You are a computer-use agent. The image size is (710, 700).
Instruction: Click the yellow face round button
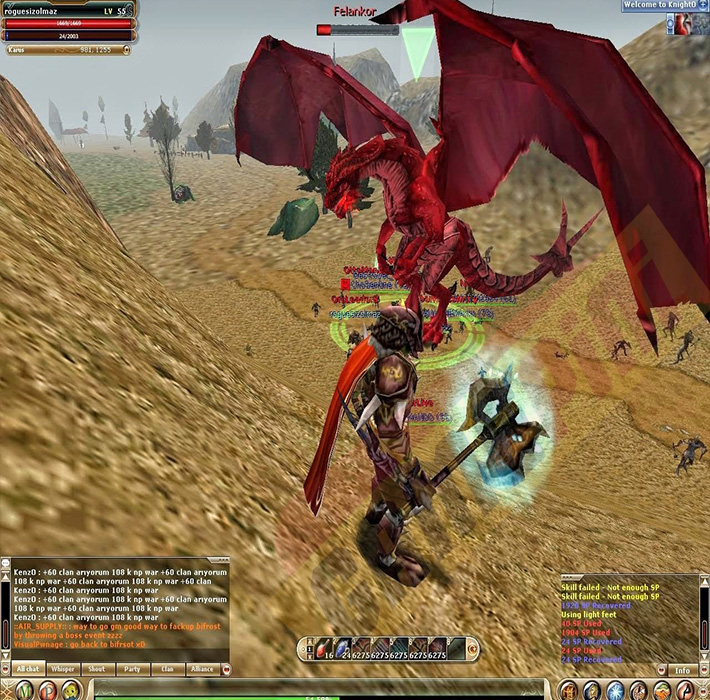[70, 690]
